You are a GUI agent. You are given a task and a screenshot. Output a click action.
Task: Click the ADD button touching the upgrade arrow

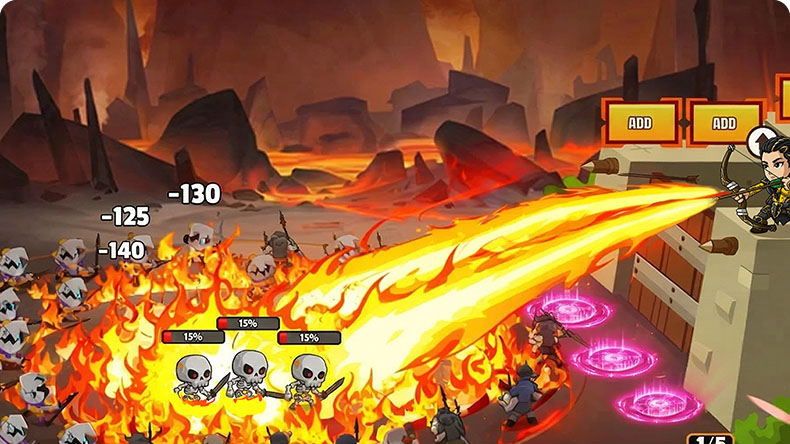click(724, 123)
